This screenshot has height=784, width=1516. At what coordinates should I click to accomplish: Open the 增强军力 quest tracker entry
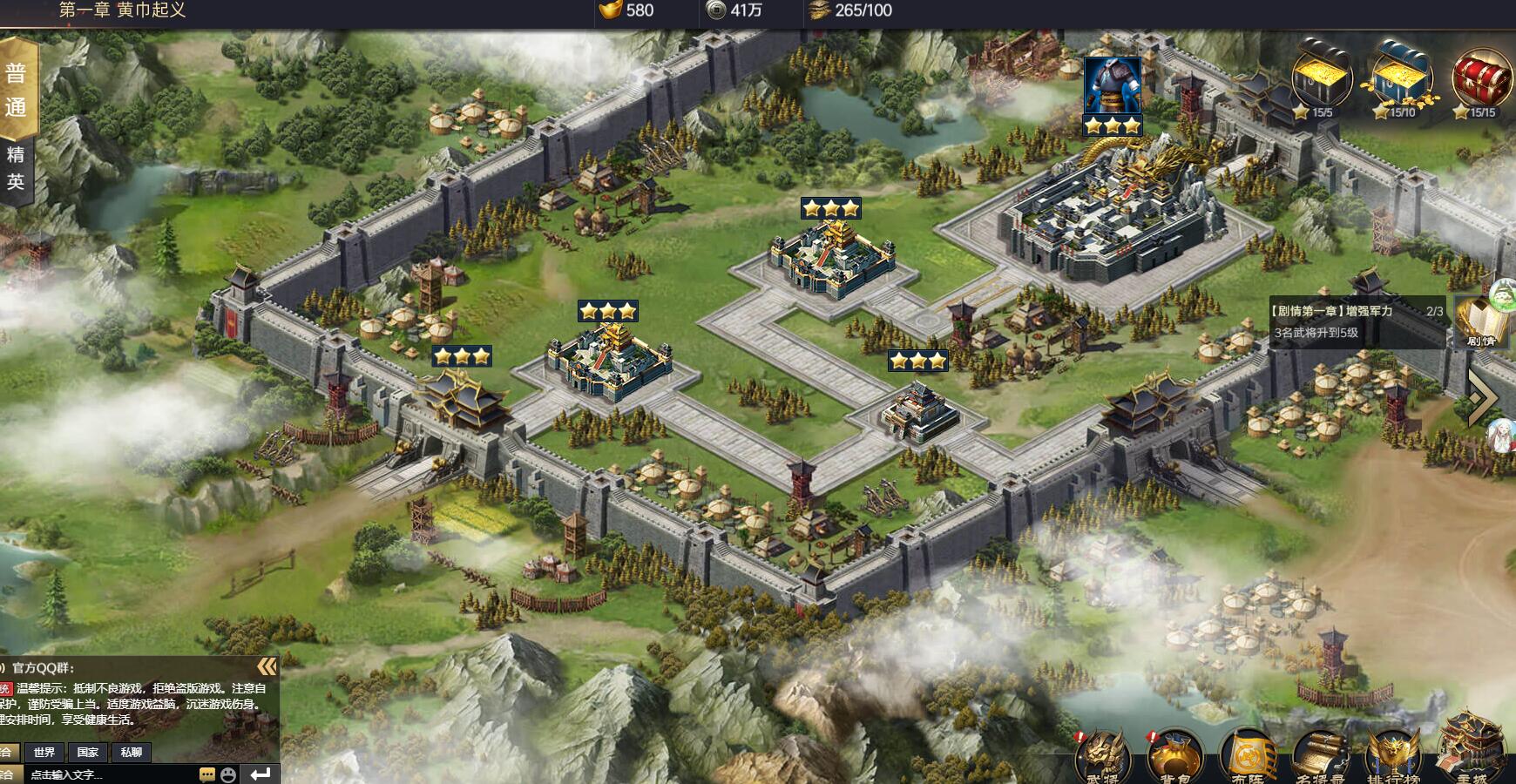(x=1356, y=321)
